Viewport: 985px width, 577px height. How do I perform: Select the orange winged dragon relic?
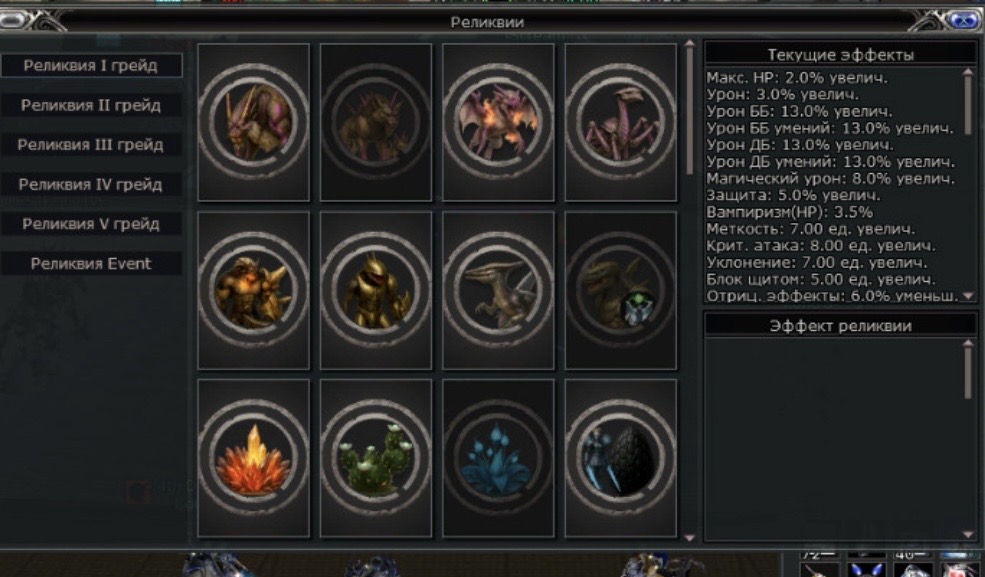point(498,122)
